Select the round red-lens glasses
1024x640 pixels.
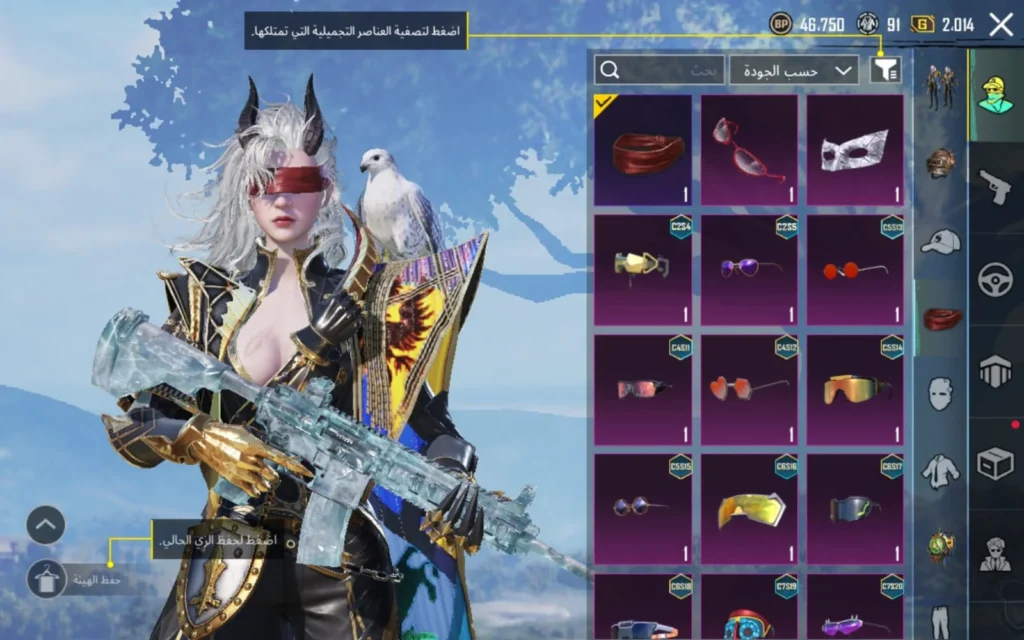point(855,269)
